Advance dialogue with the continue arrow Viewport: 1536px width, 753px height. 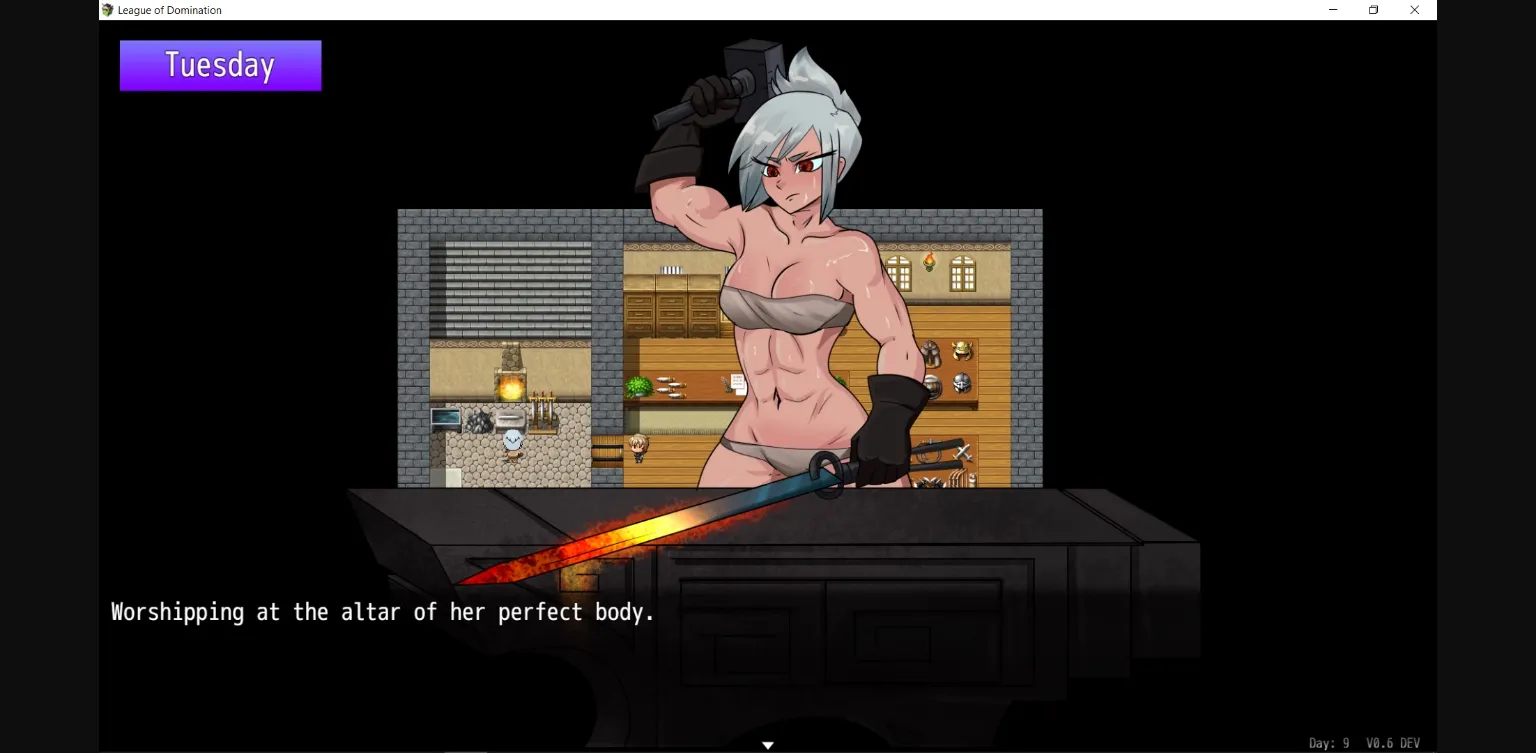pyautogui.click(x=767, y=744)
